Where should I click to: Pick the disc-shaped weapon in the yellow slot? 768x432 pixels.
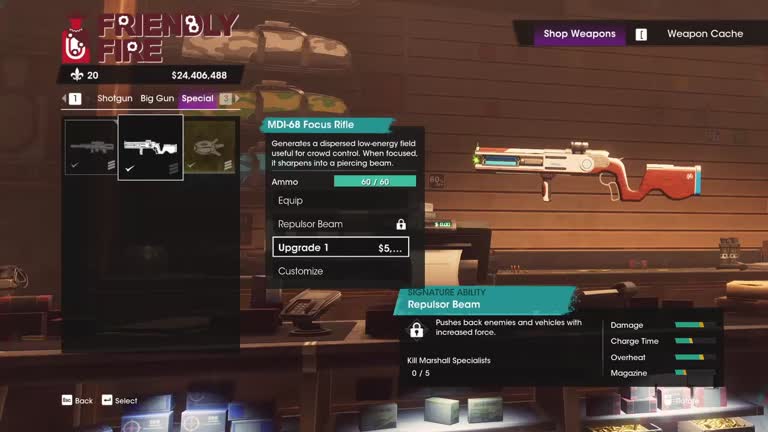click(210, 148)
